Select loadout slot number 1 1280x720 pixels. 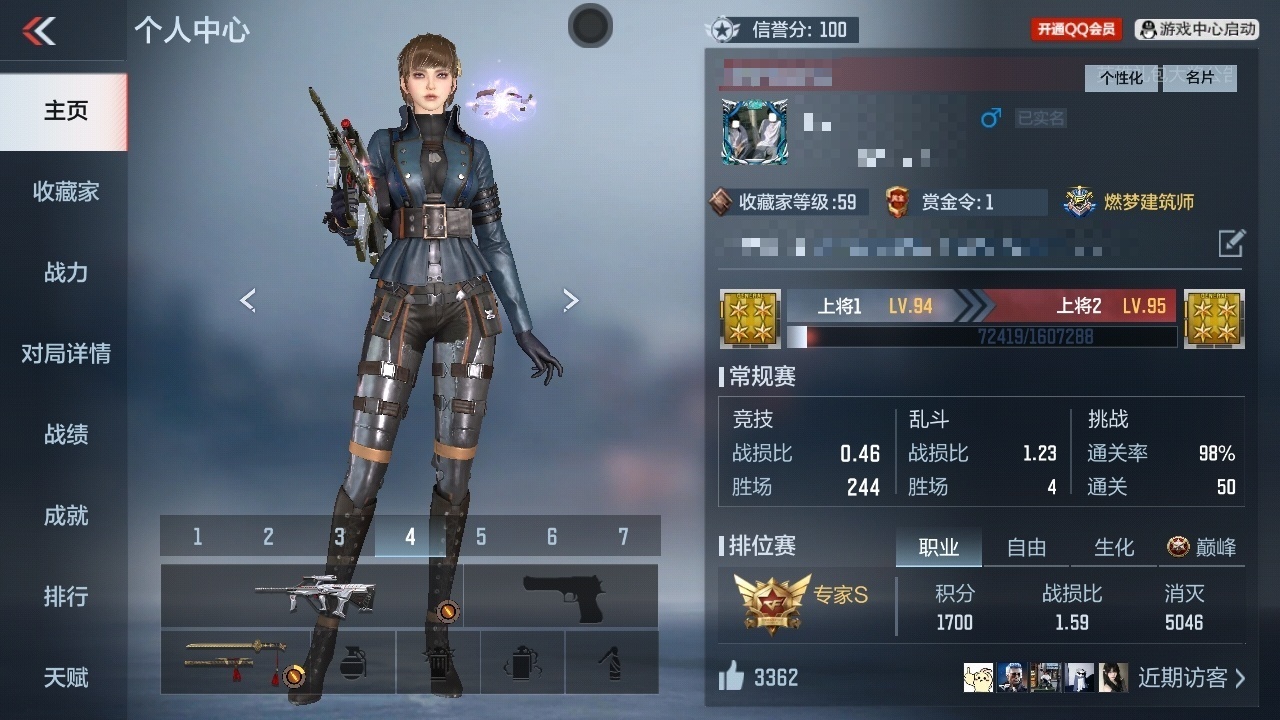(197, 537)
